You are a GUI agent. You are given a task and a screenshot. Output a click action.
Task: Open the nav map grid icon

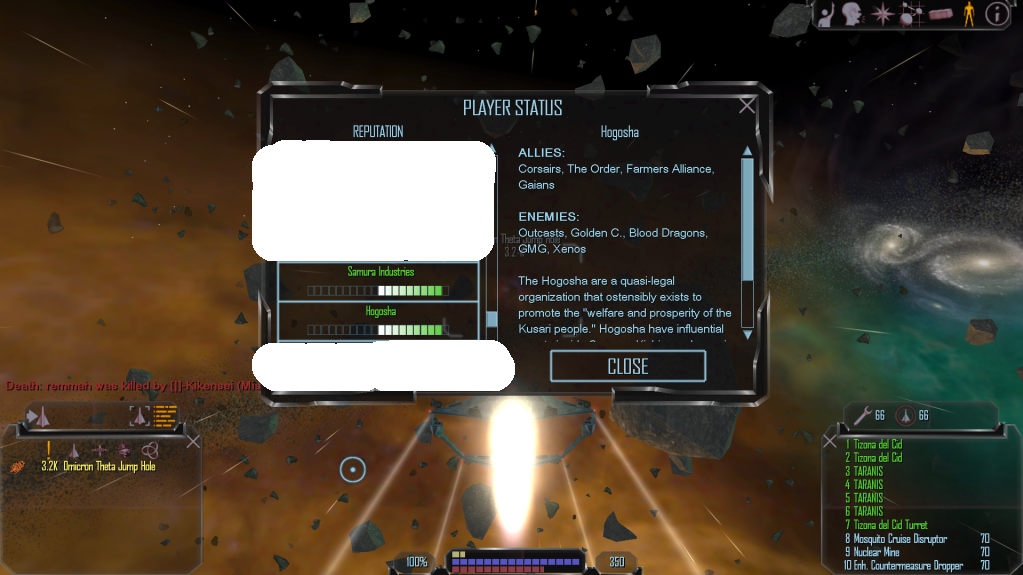[912, 14]
